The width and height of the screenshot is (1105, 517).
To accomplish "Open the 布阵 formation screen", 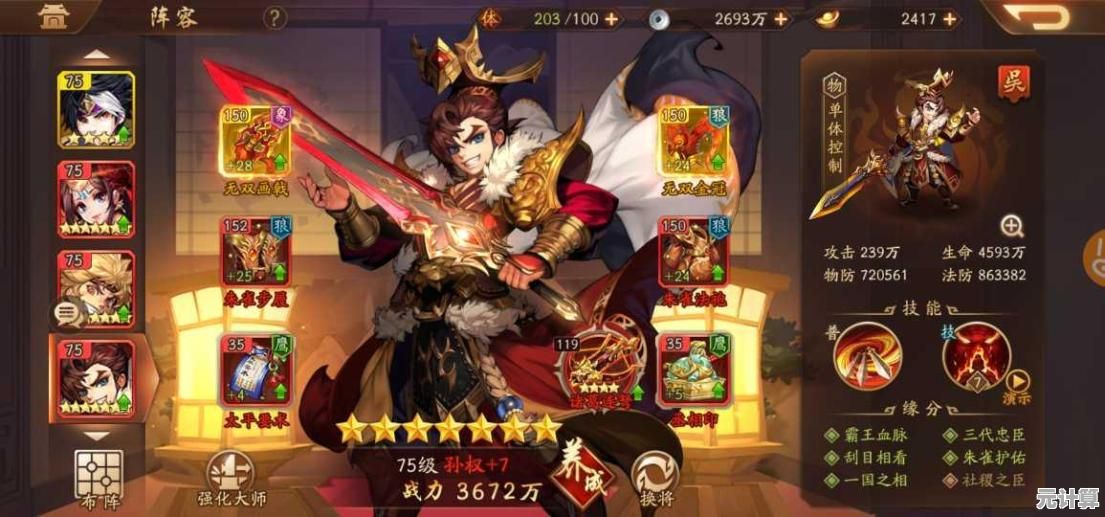I will click(98, 475).
